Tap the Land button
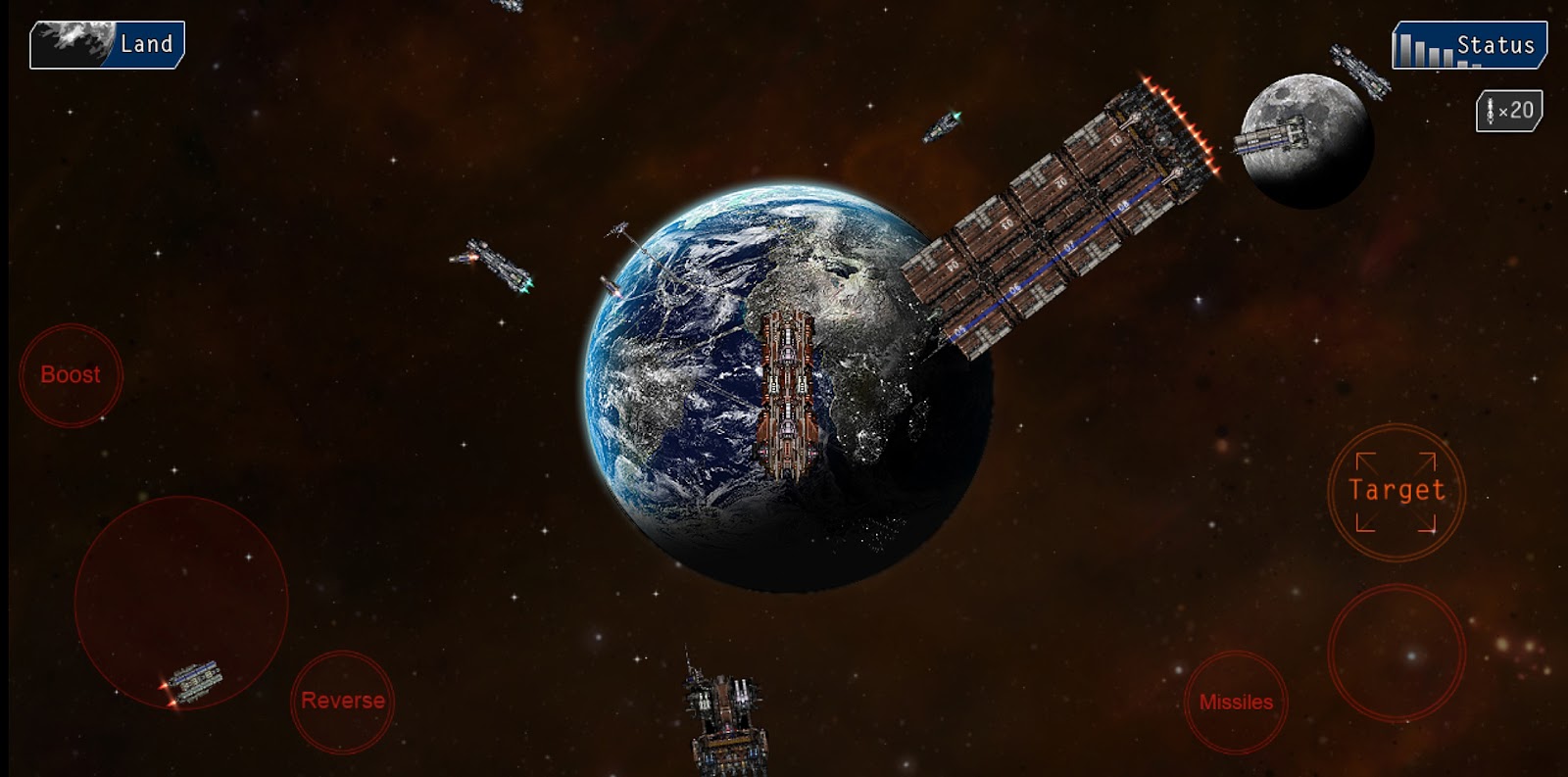1568x777 pixels. tap(107, 44)
